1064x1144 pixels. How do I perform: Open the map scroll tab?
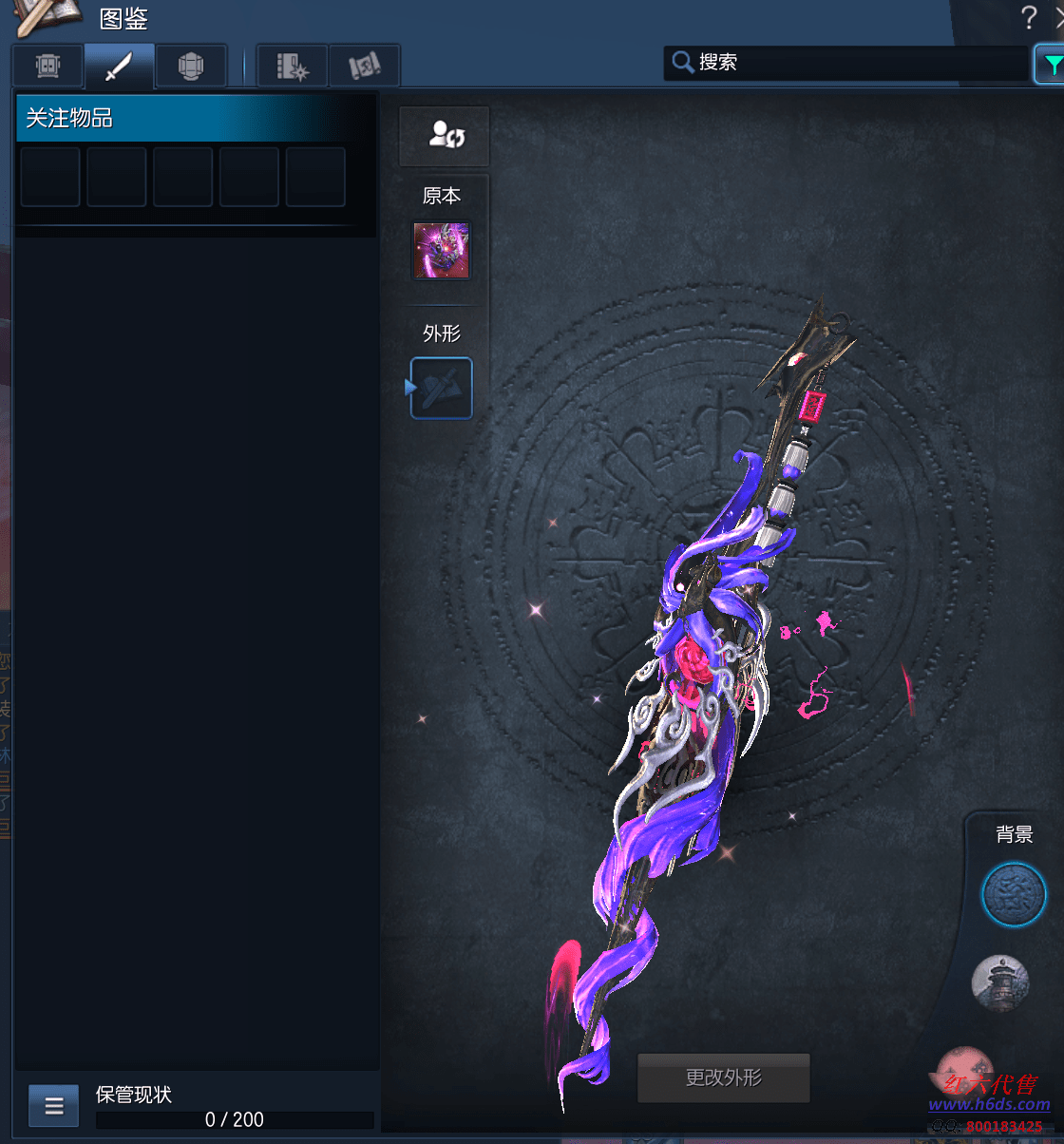364,67
